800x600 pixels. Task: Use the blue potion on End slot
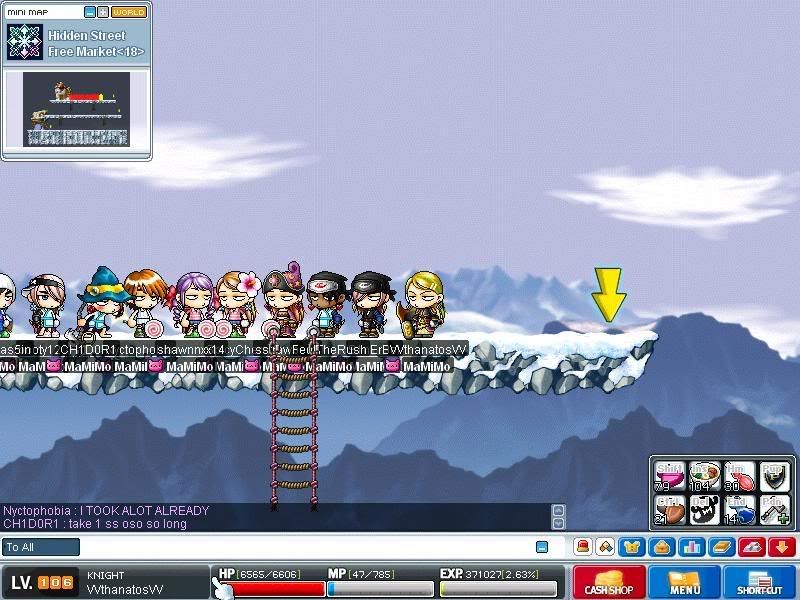[x=740, y=510]
